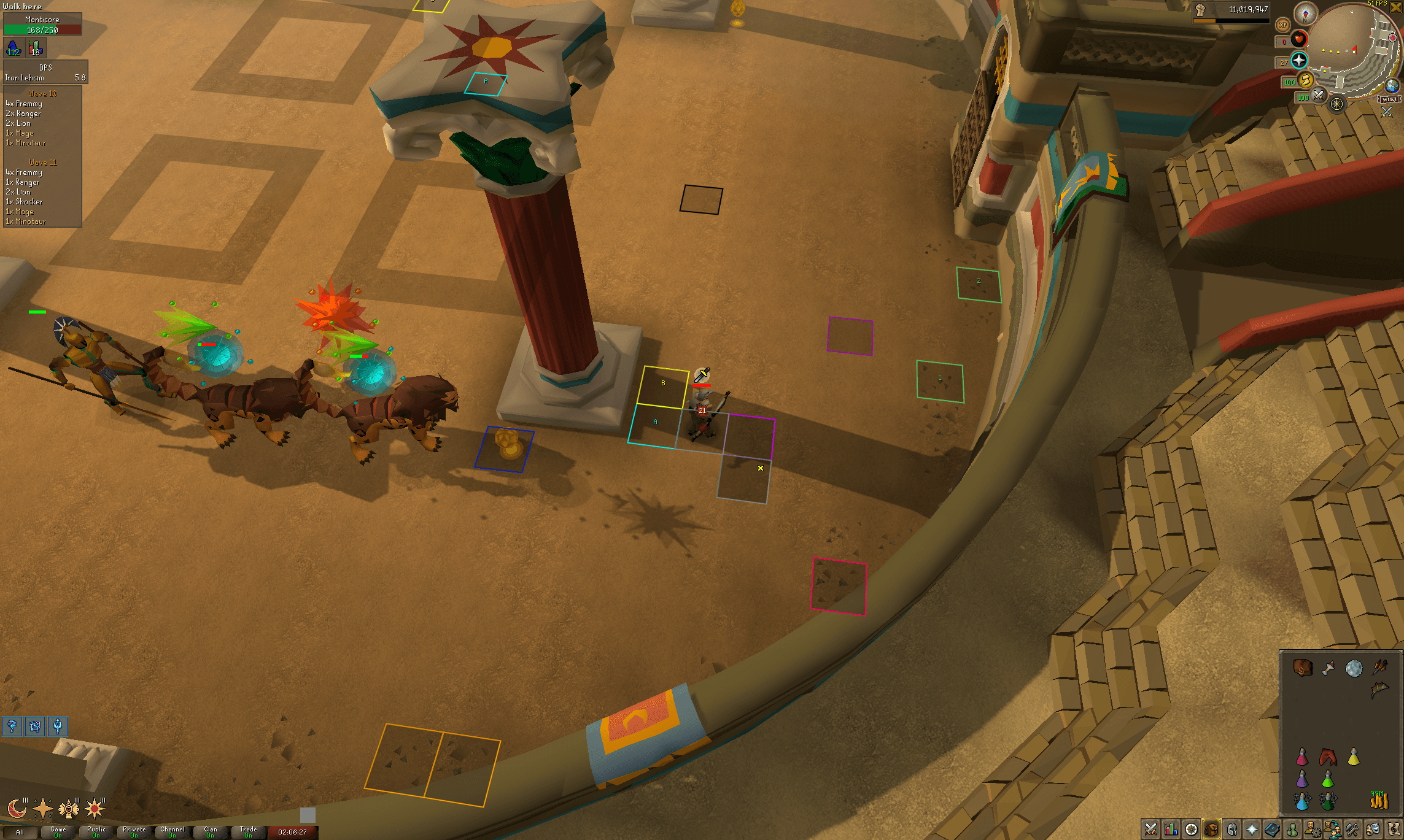Open the Worn Equipment tab
Viewport: 1404px width, 840px height.
tap(1231, 829)
